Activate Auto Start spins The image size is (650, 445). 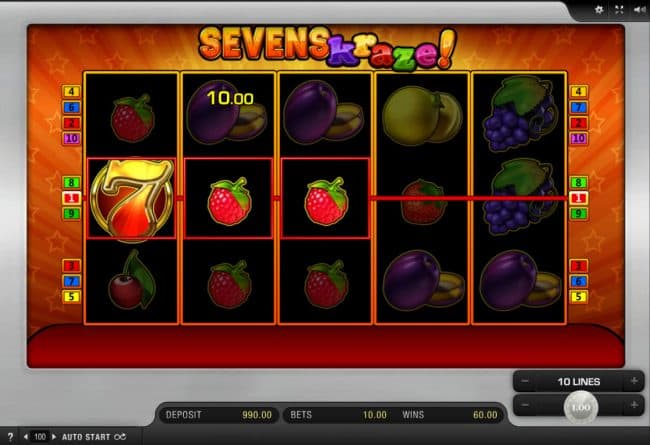86,437
